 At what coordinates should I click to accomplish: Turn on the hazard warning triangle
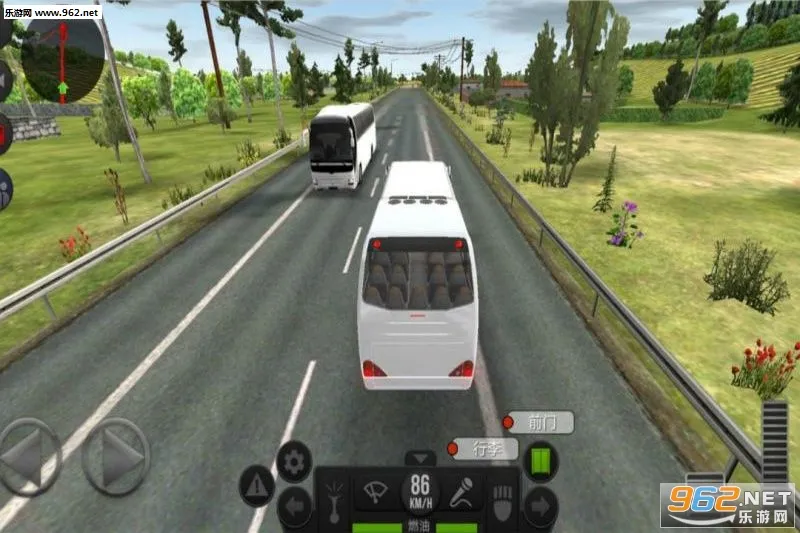tap(257, 486)
